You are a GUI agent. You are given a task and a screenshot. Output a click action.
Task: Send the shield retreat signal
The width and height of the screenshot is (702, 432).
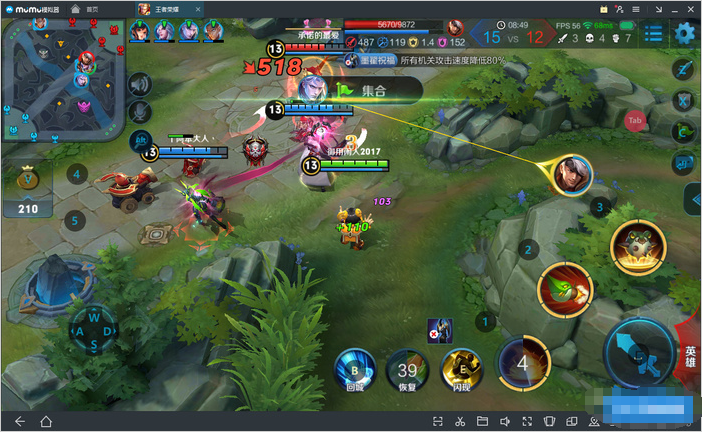pos(684,101)
